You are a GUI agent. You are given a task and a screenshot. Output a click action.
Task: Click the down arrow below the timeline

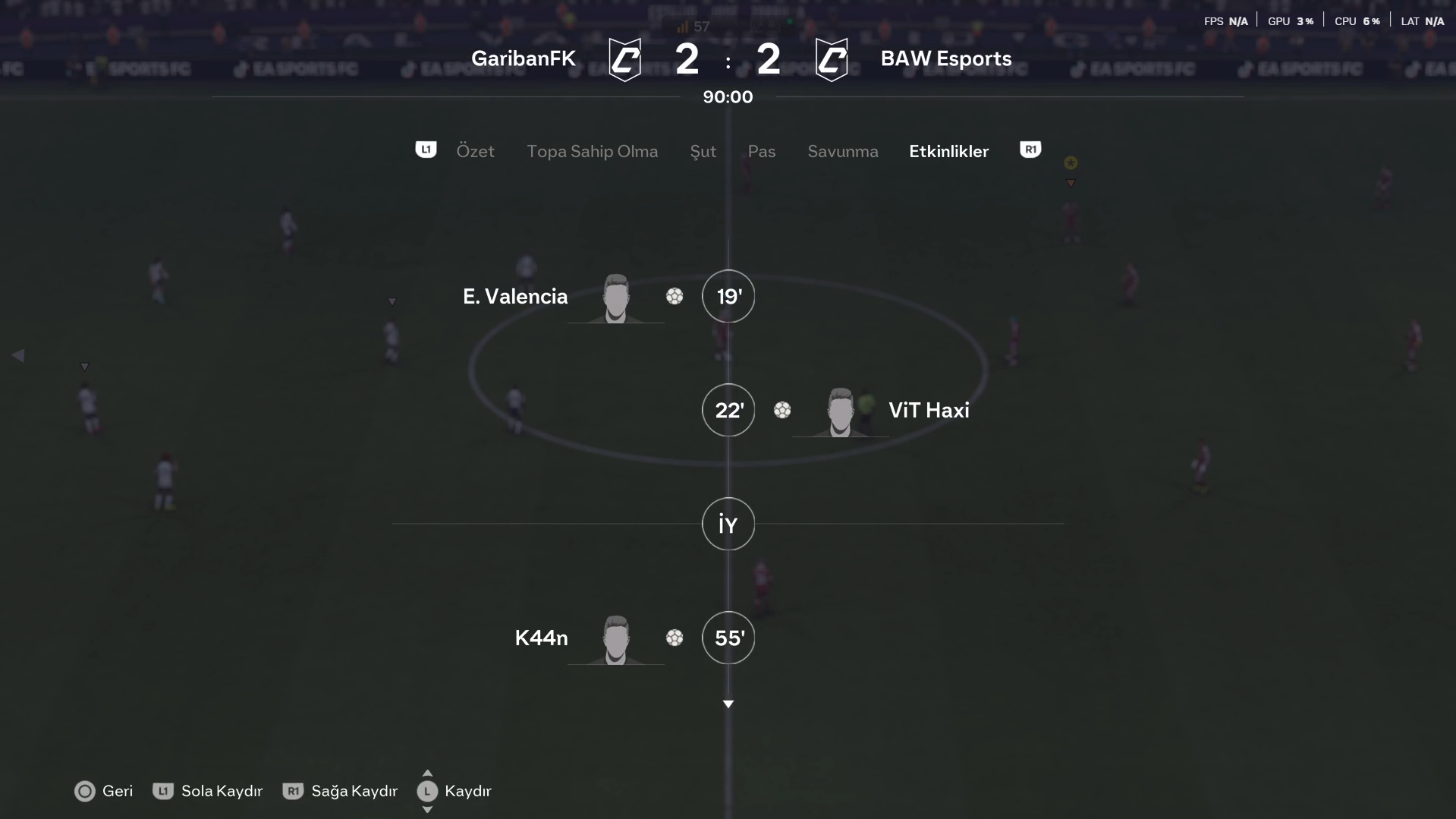coord(728,704)
